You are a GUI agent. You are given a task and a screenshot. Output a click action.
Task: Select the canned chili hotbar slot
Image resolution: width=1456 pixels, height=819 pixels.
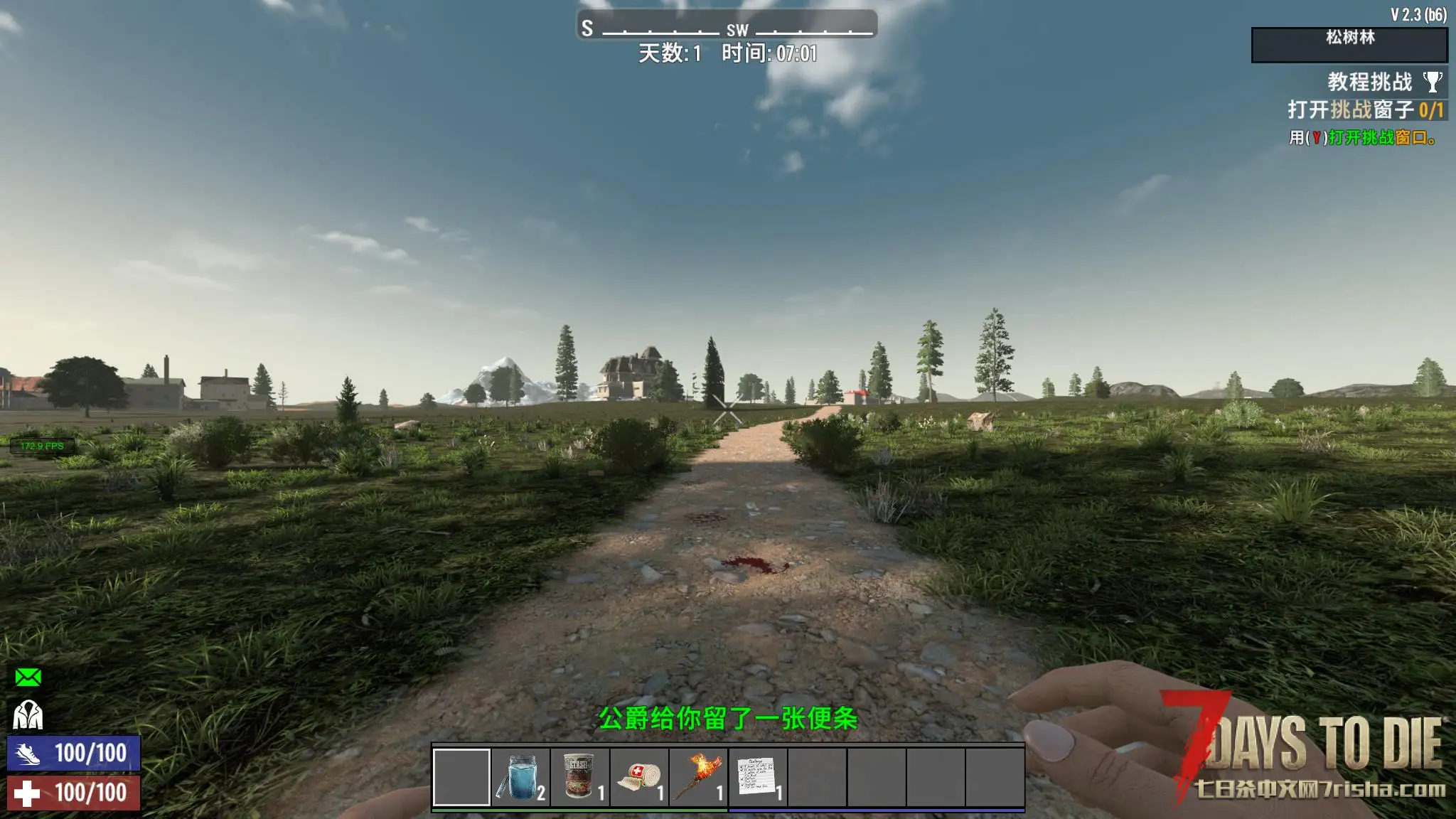click(x=580, y=777)
